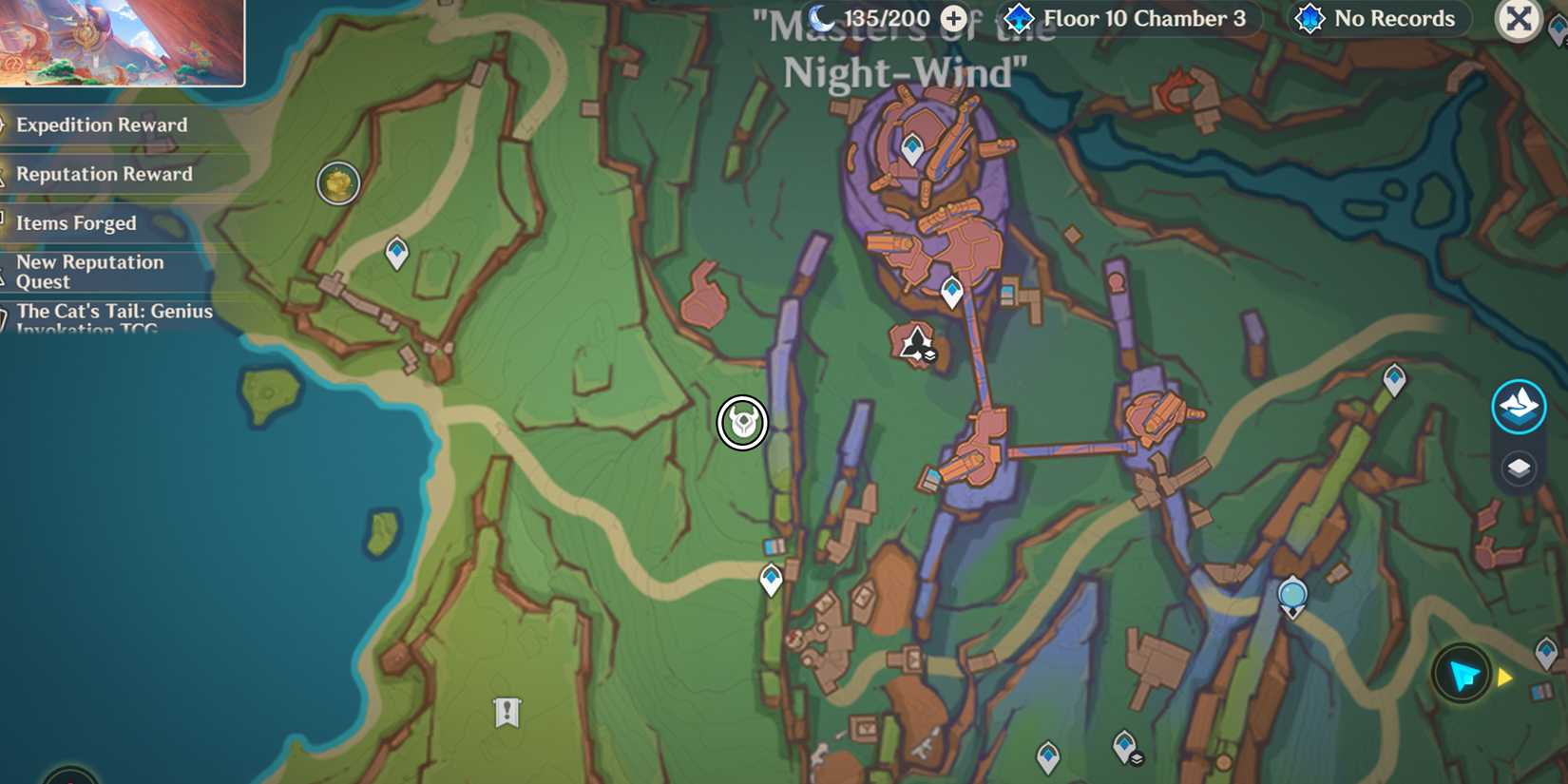This screenshot has width=1568, height=784.
Task: Select a teleport waypoint pin in the bottom-left area
Action: pos(770,578)
